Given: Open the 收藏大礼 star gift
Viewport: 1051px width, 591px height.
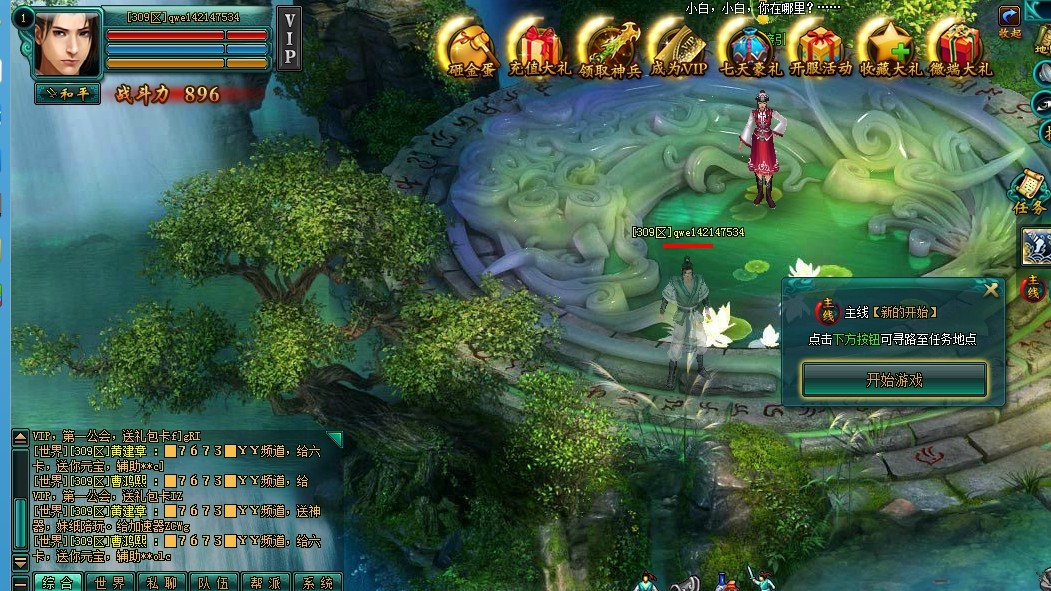Looking at the screenshot, I should coord(889,46).
